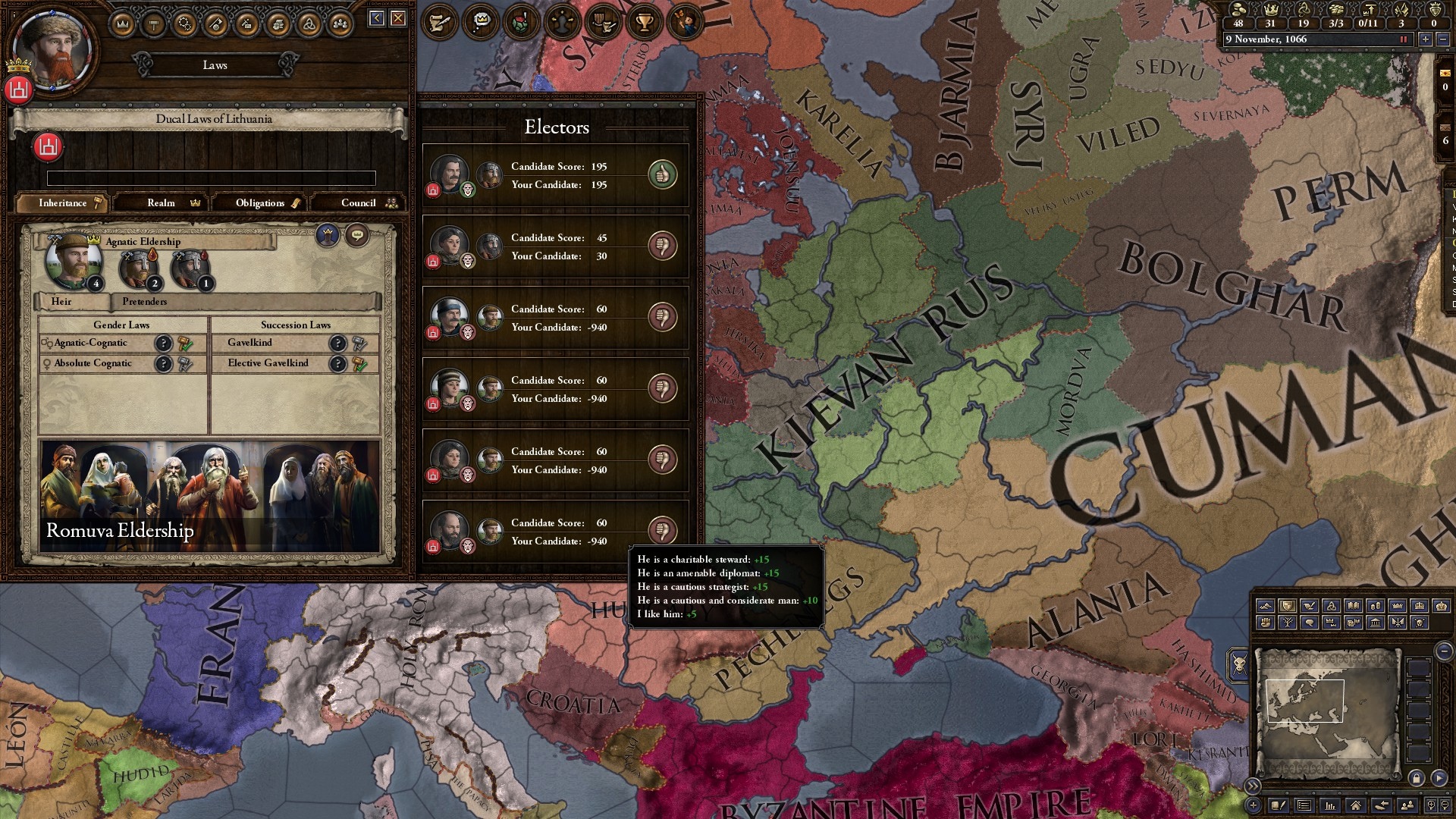
Task: Switch to the terrain map mode
Action: point(1265,606)
